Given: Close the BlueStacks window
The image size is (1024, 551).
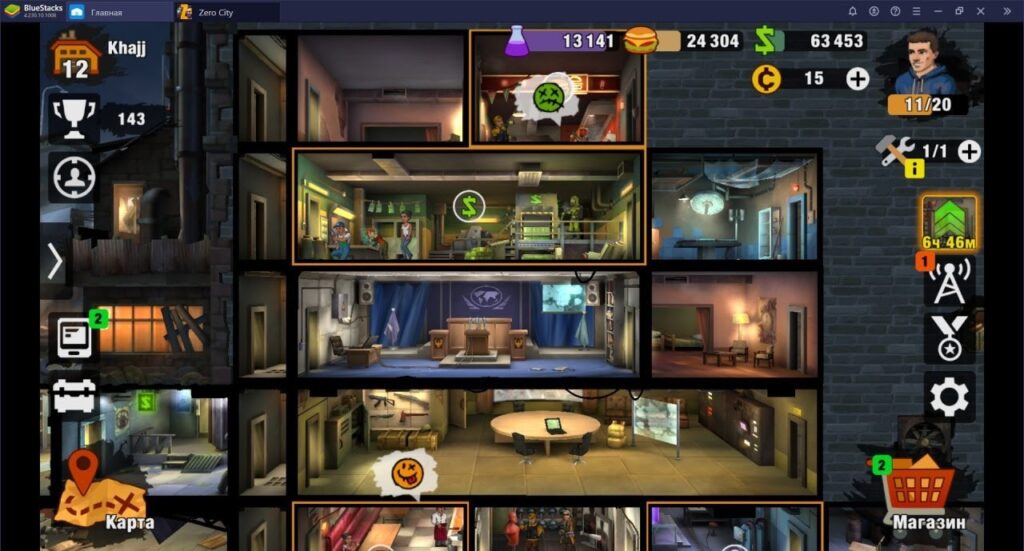Looking at the screenshot, I should tap(1007, 11).
